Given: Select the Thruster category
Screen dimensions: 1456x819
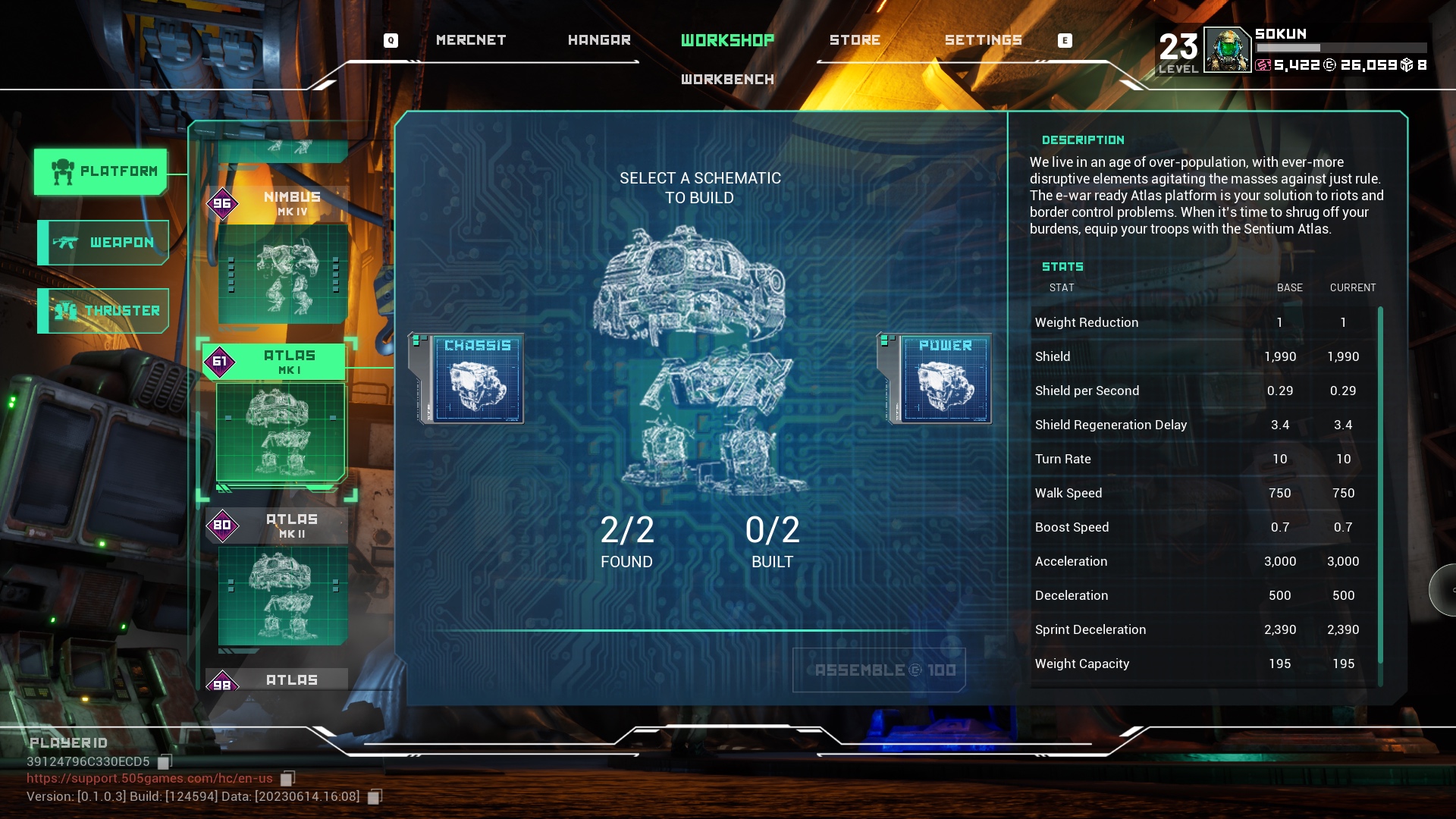Looking at the screenshot, I should coord(104,311).
